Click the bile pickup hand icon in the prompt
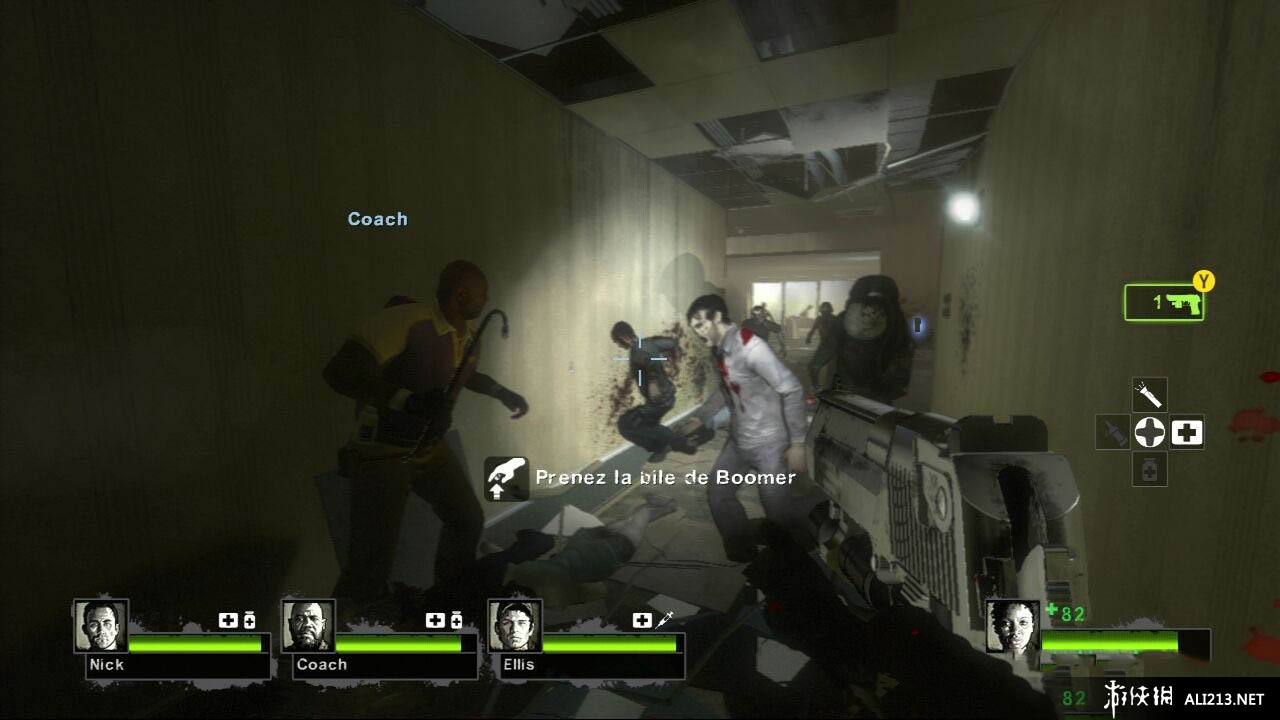The width and height of the screenshot is (1280, 720). tap(507, 479)
